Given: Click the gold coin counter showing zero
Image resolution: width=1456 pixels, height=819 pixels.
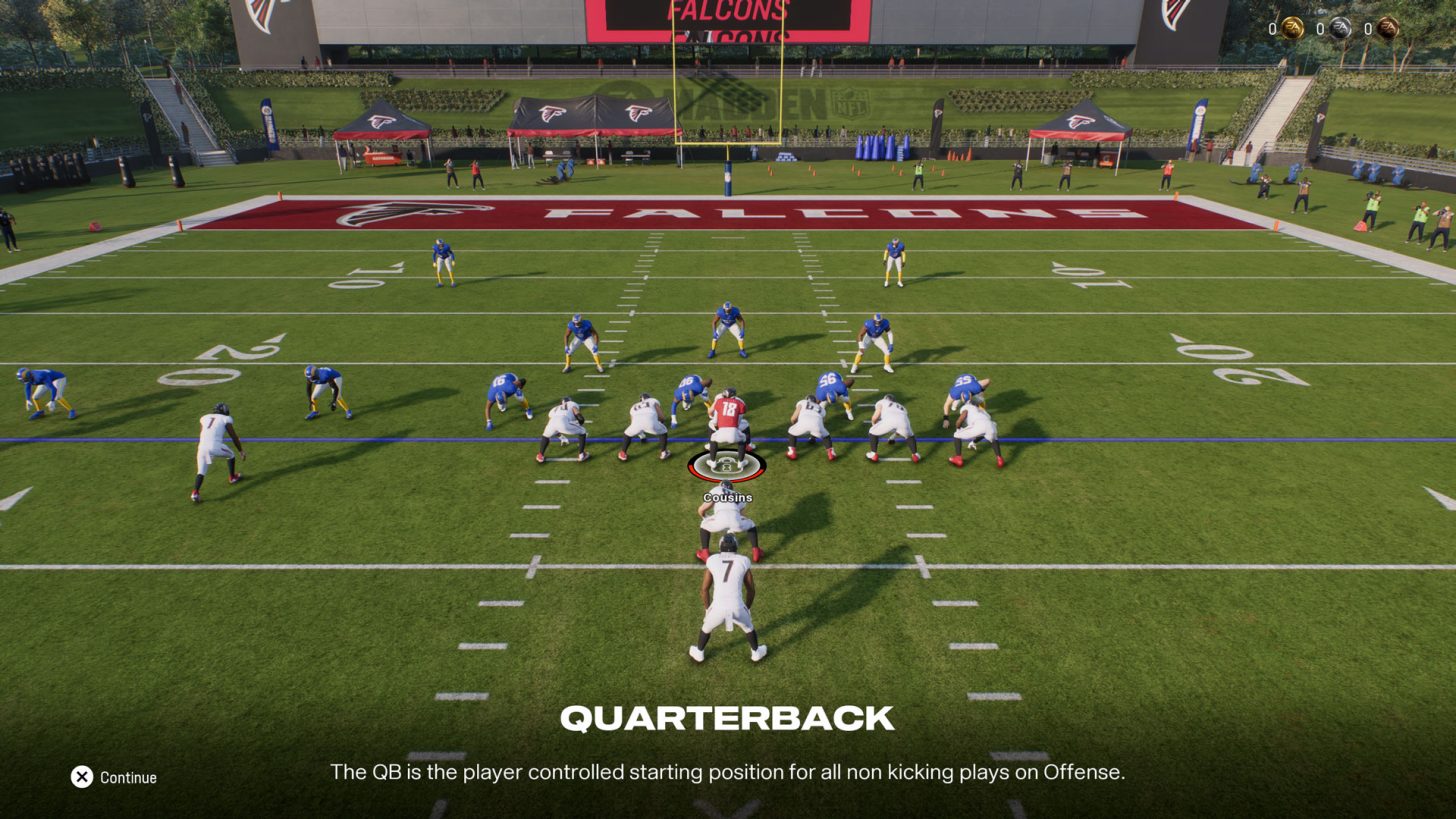Looking at the screenshot, I should [x=1271, y=29].
